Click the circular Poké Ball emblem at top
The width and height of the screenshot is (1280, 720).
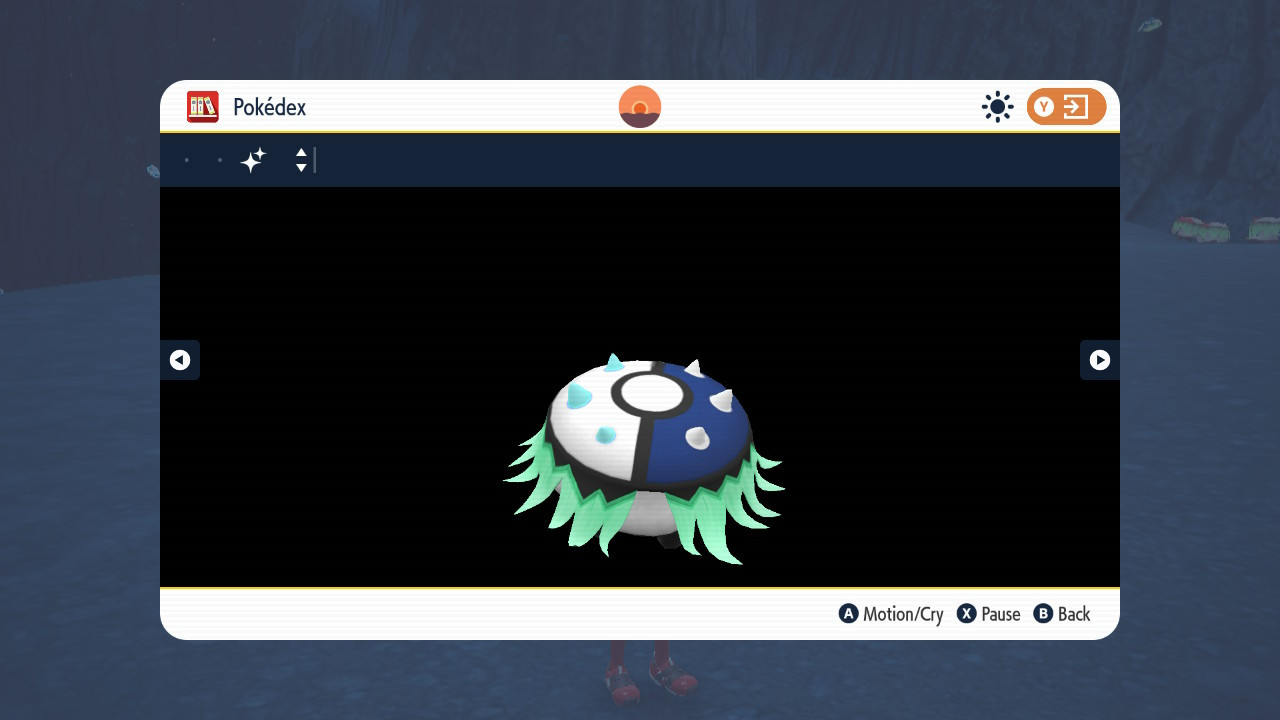coord(639,106)
